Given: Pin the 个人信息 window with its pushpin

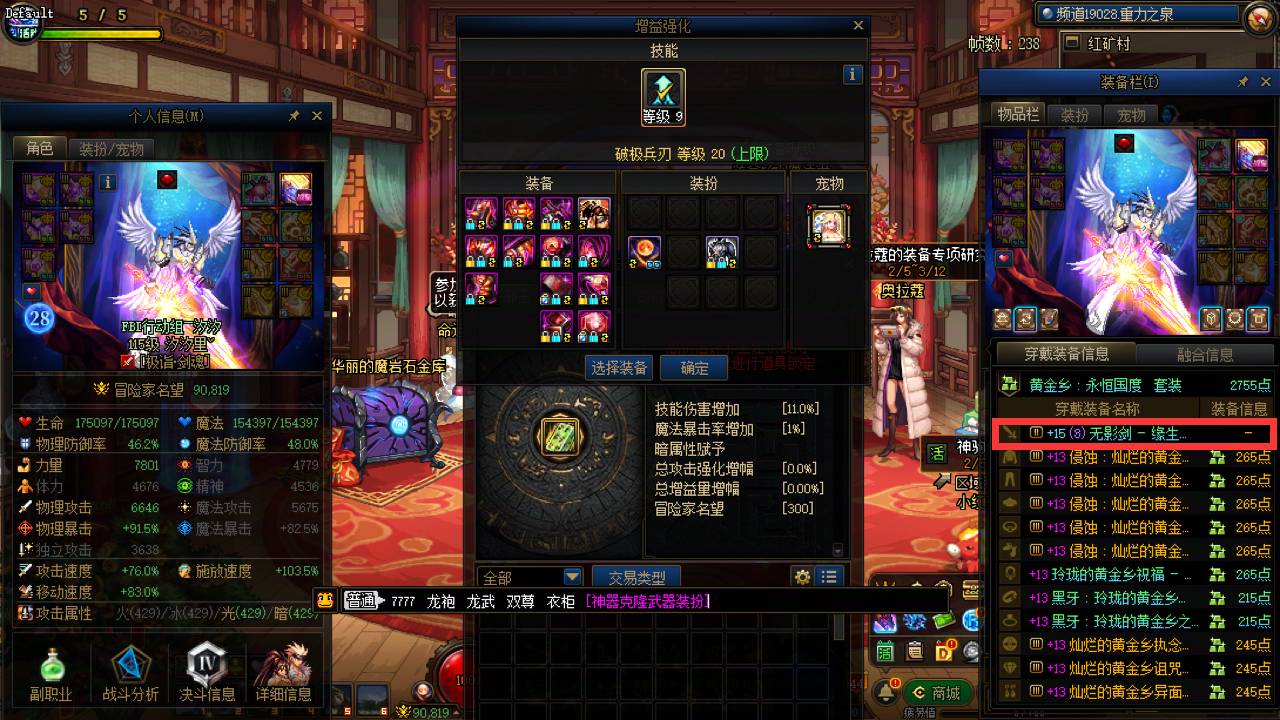Looking at the screenshot, I should tap(294, 116).
